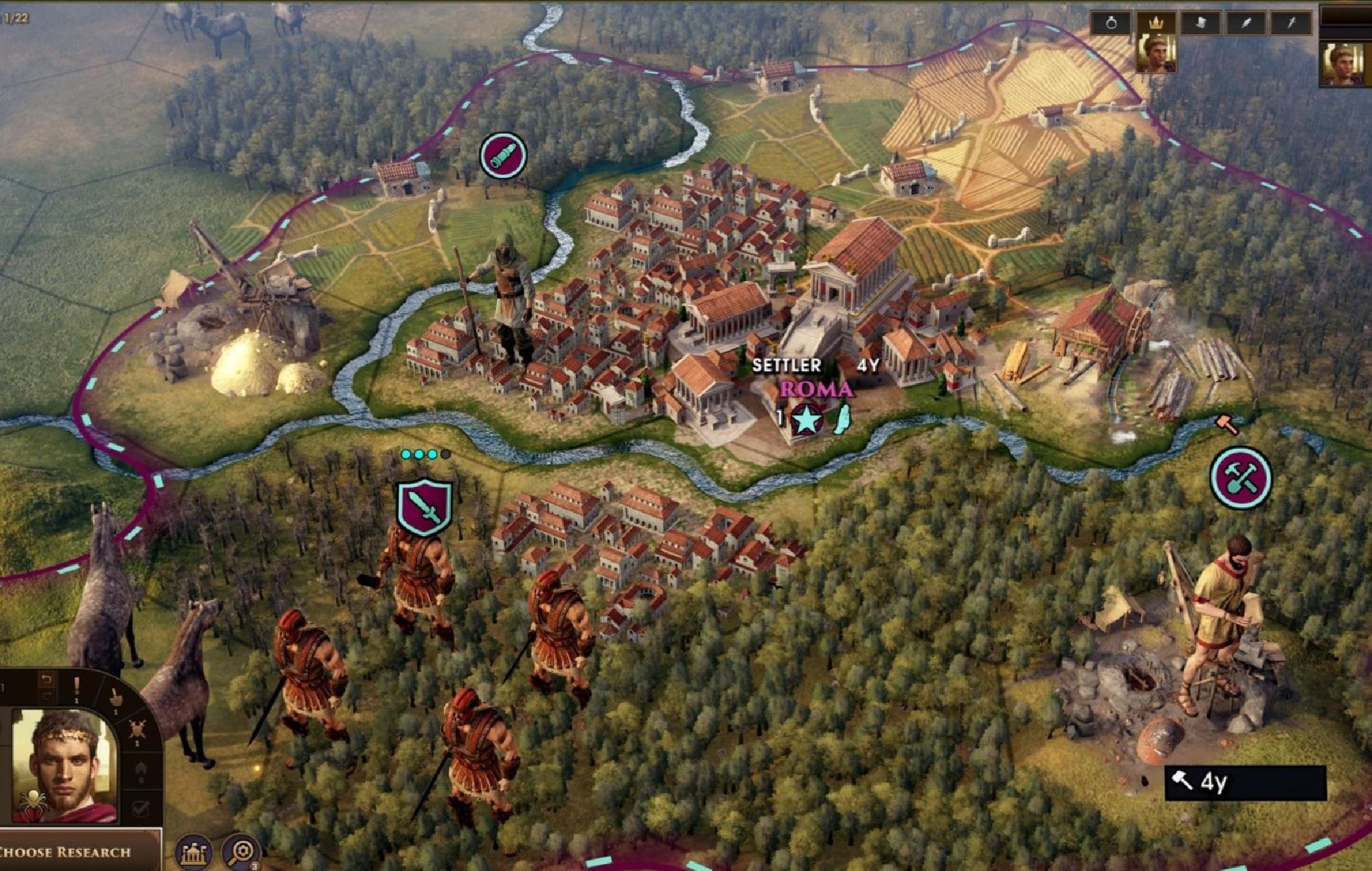The width and height of the screenshot is (1372, 871).
Task: Click the house icon beside the portrait
Action: coord(141,768)
